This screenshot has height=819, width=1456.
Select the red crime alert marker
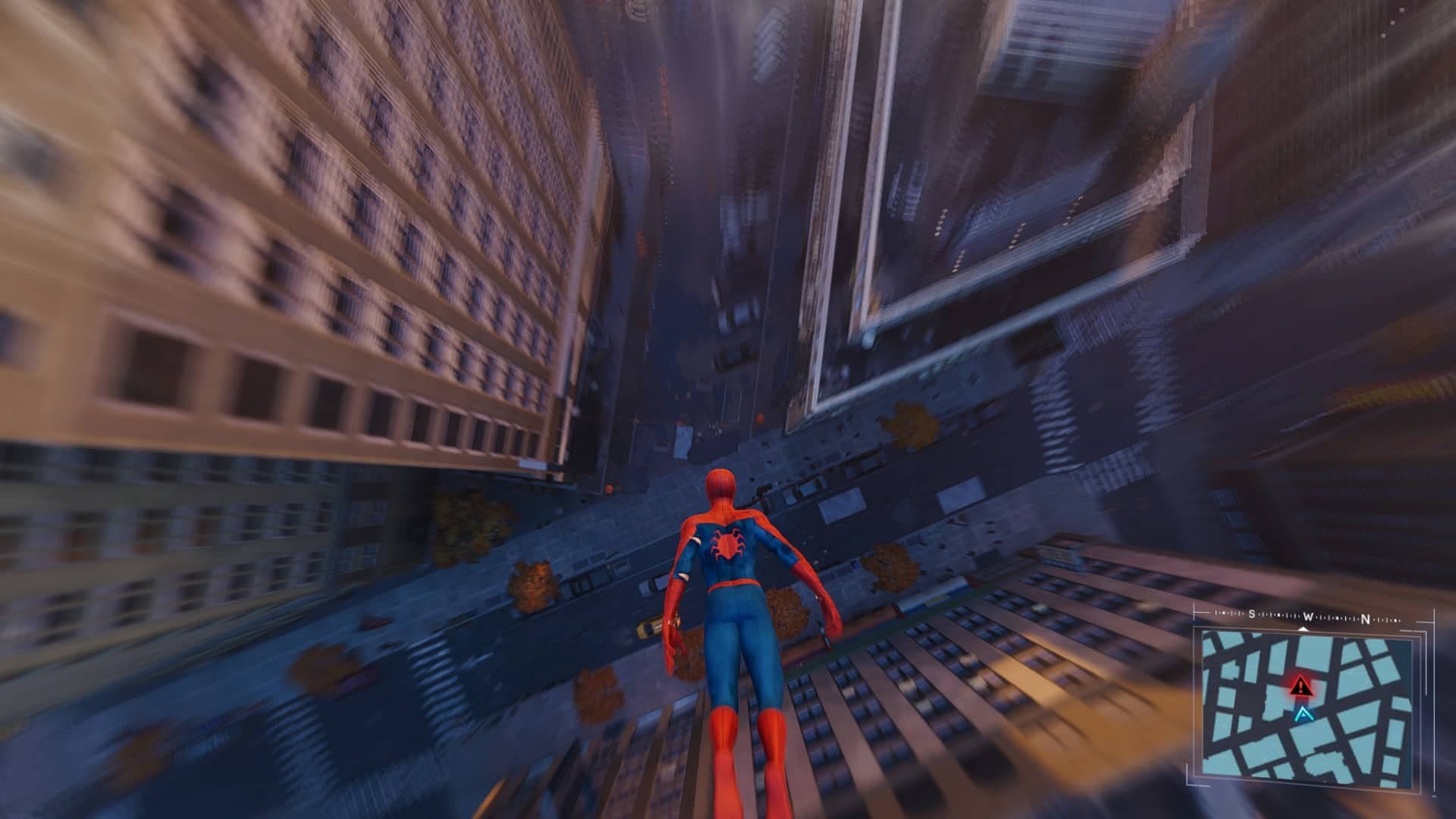[x=1301, y=686]
